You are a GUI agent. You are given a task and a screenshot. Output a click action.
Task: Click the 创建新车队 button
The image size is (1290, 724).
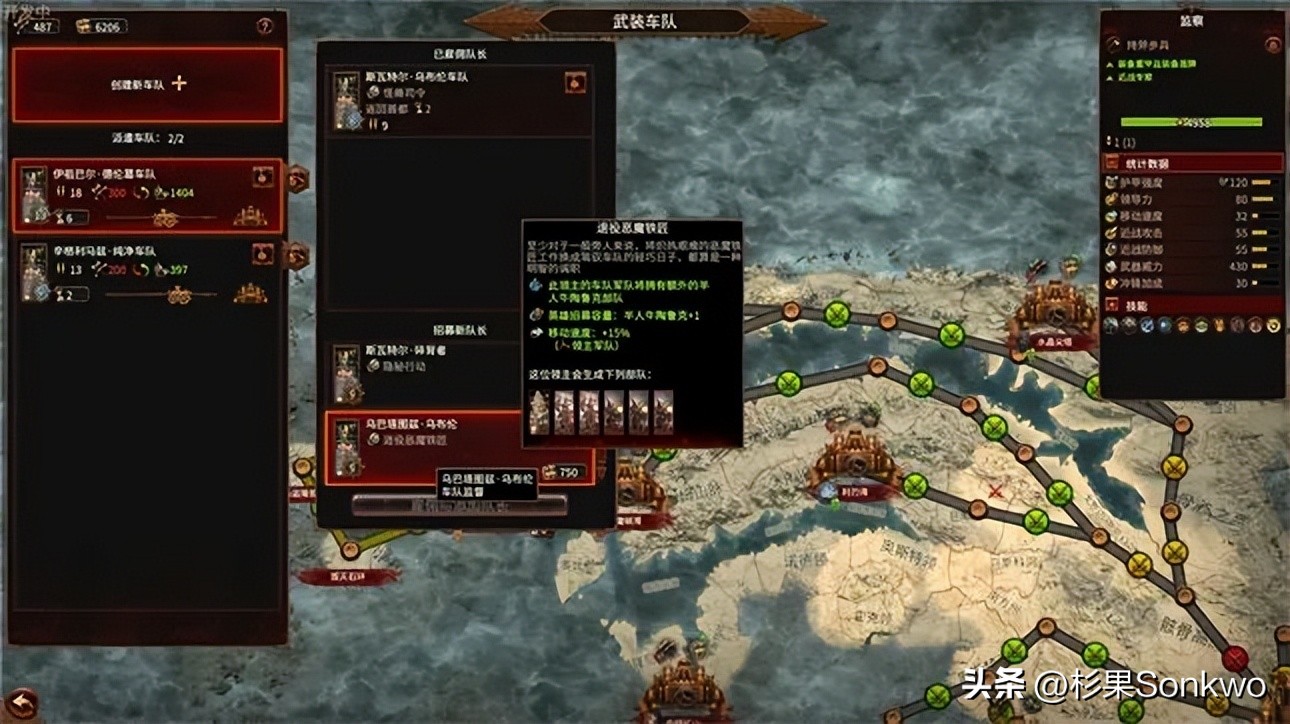(150, 87)
